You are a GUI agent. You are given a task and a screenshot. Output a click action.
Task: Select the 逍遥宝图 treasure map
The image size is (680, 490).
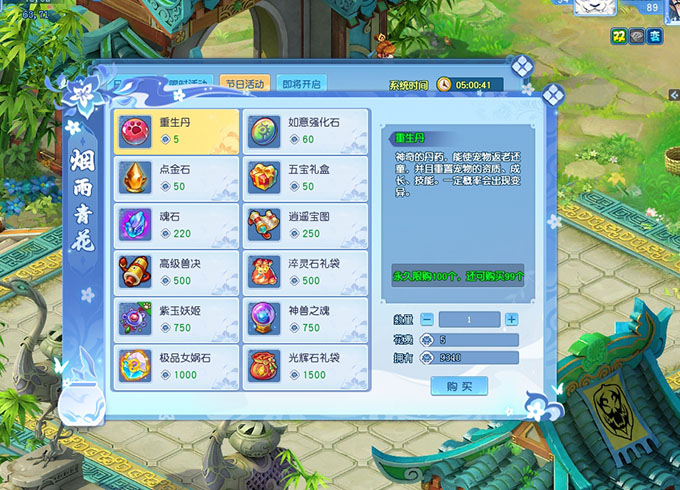point(305,225)
